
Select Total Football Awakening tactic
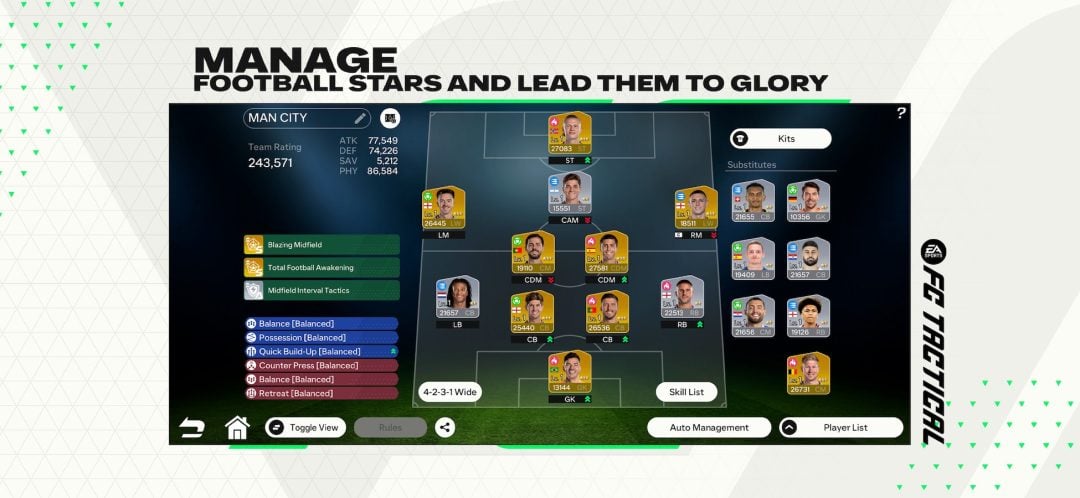320,267
